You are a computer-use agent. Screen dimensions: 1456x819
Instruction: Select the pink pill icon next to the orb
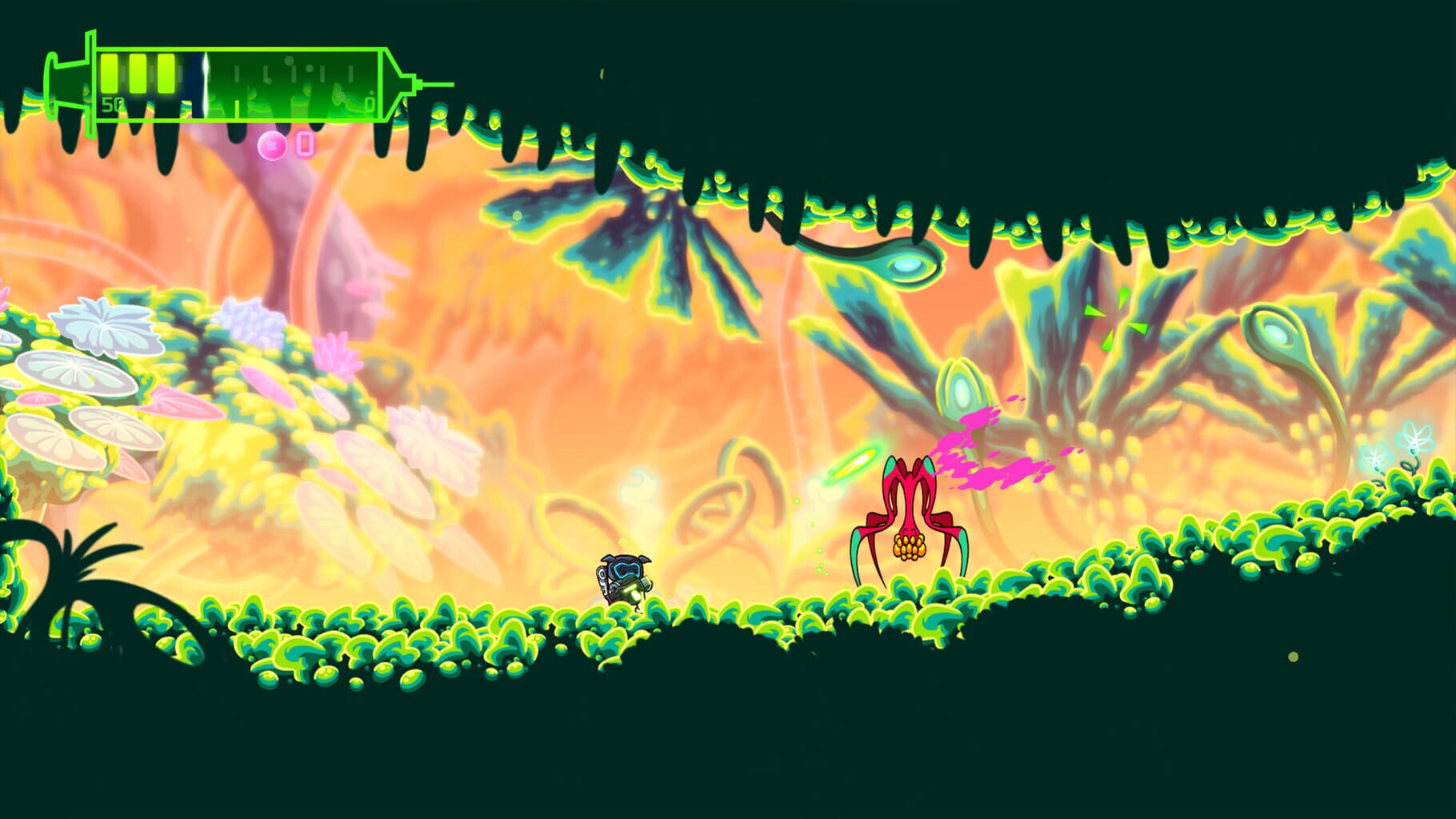(x=305, y=143)
